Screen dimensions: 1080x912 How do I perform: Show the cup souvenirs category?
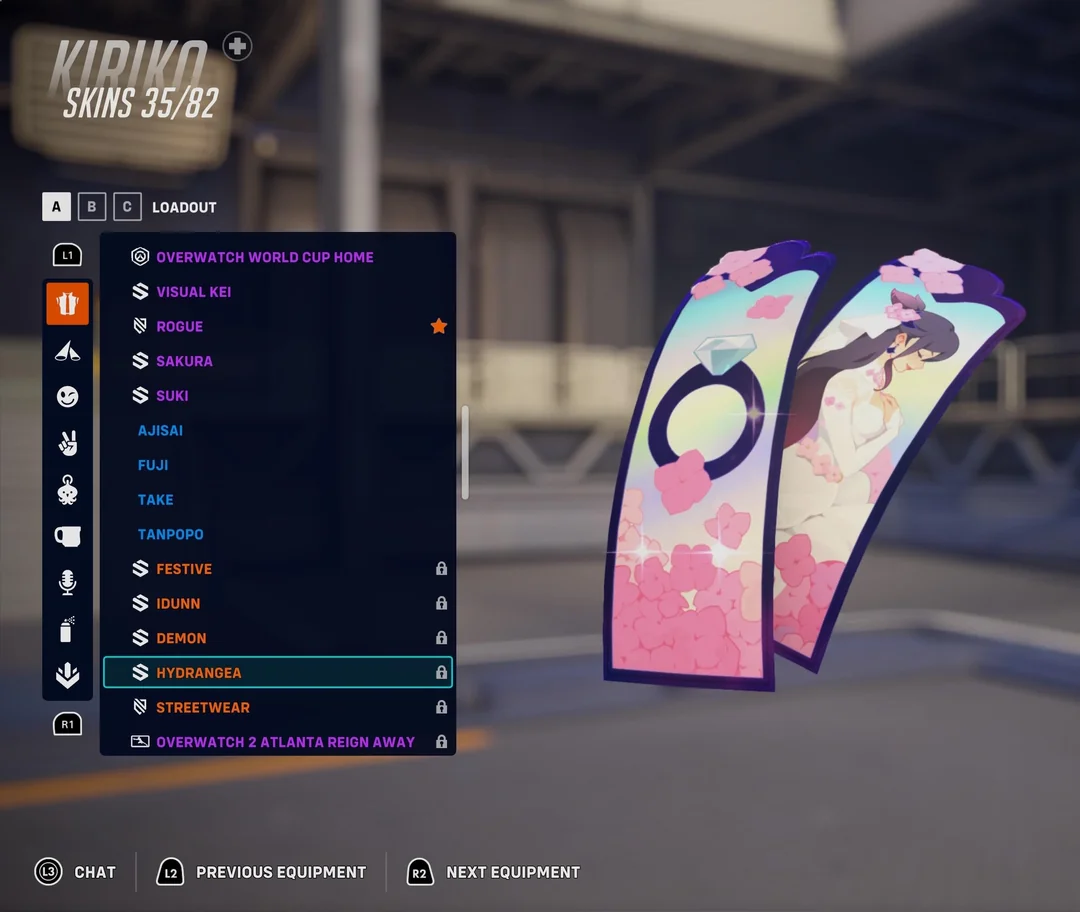[67, 536]
